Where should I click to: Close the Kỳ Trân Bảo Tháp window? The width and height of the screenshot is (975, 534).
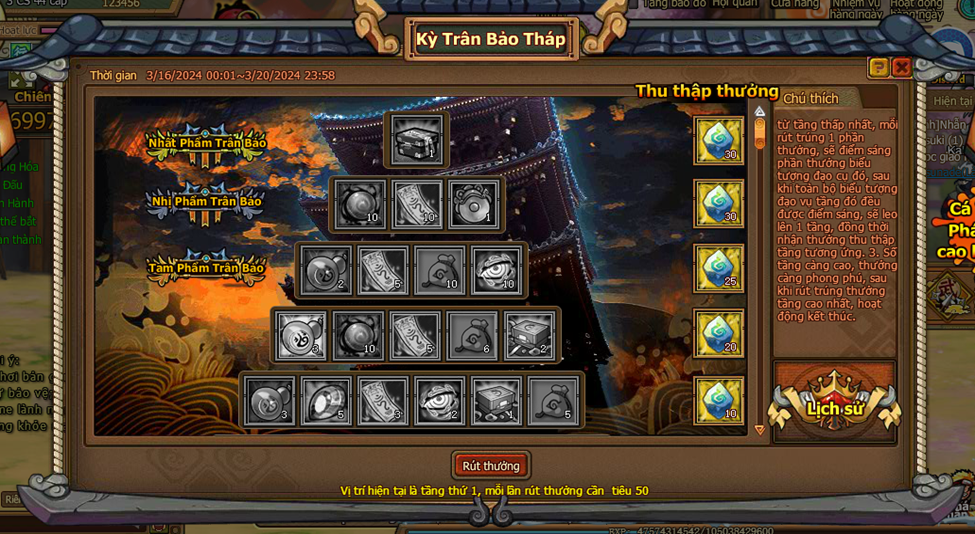tap(901, 68)
